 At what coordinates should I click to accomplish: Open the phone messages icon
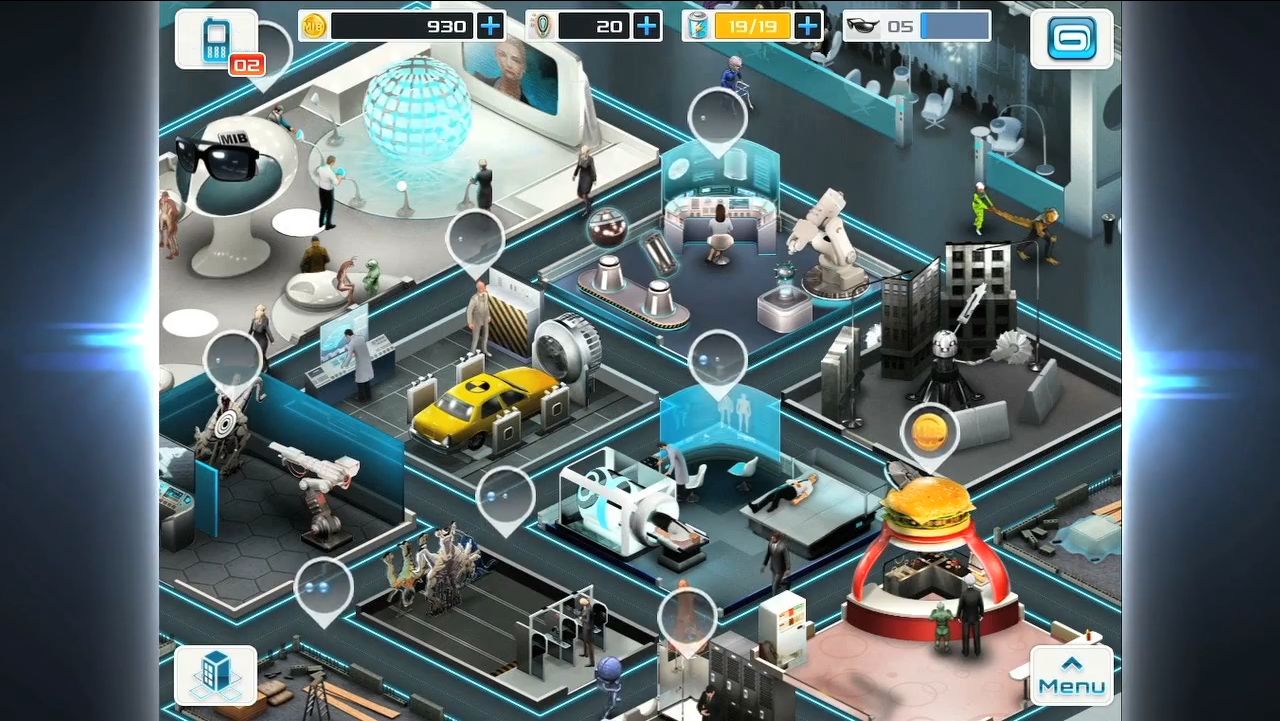(216, 40)
